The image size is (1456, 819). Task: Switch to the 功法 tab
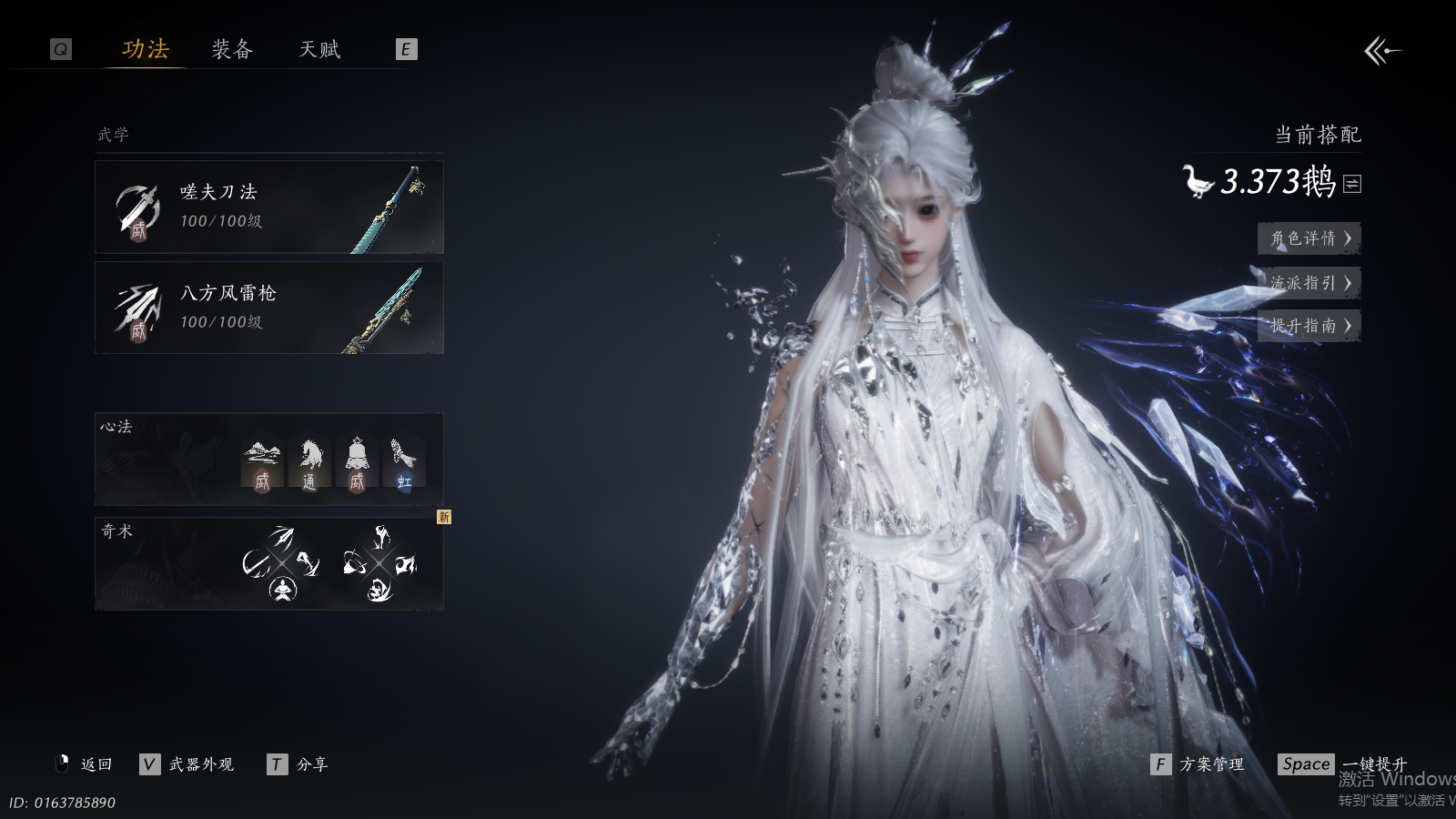coord(146,49)
